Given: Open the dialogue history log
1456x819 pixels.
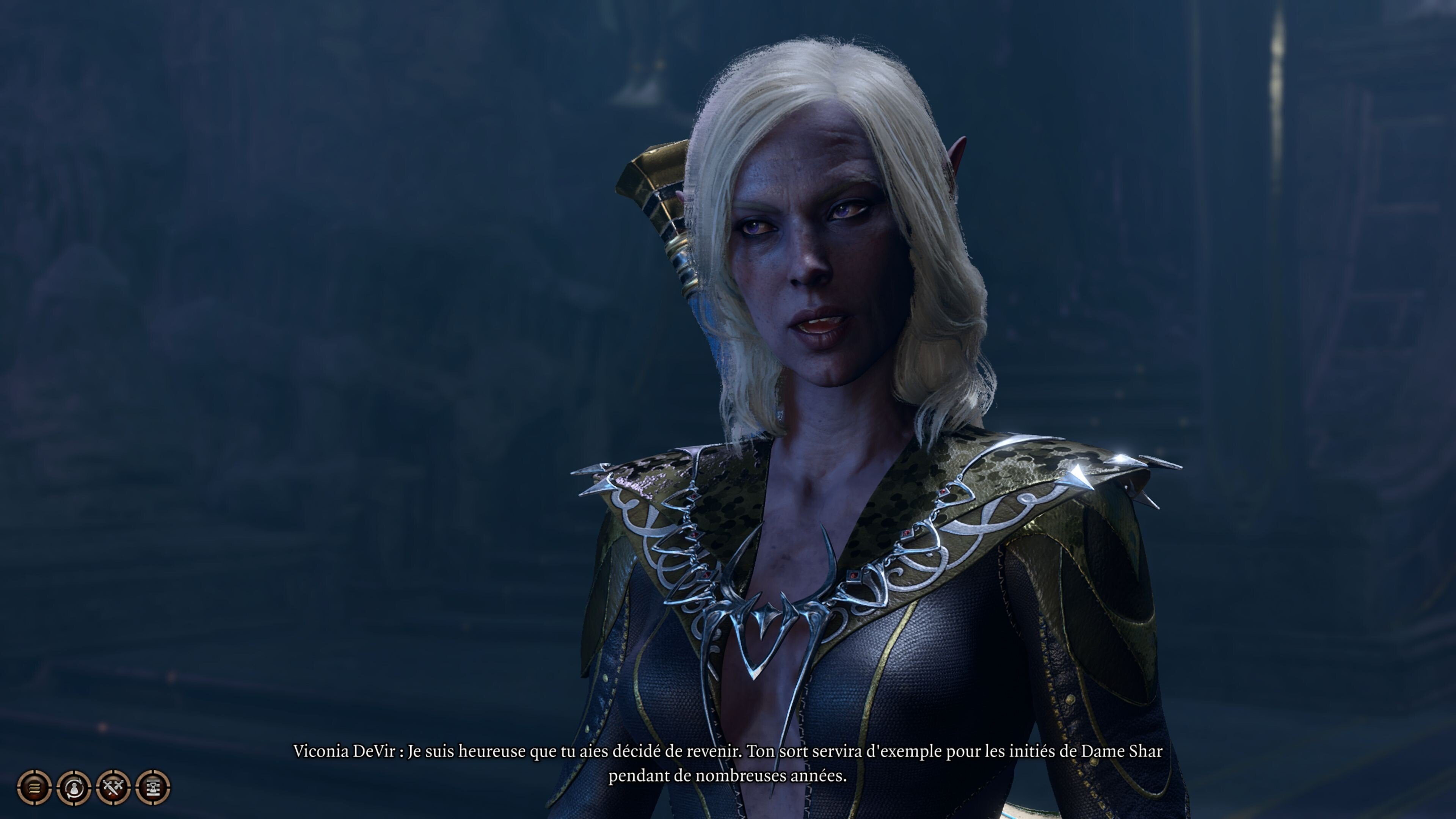Looking at the screenshot, I should tap(34, 789).
